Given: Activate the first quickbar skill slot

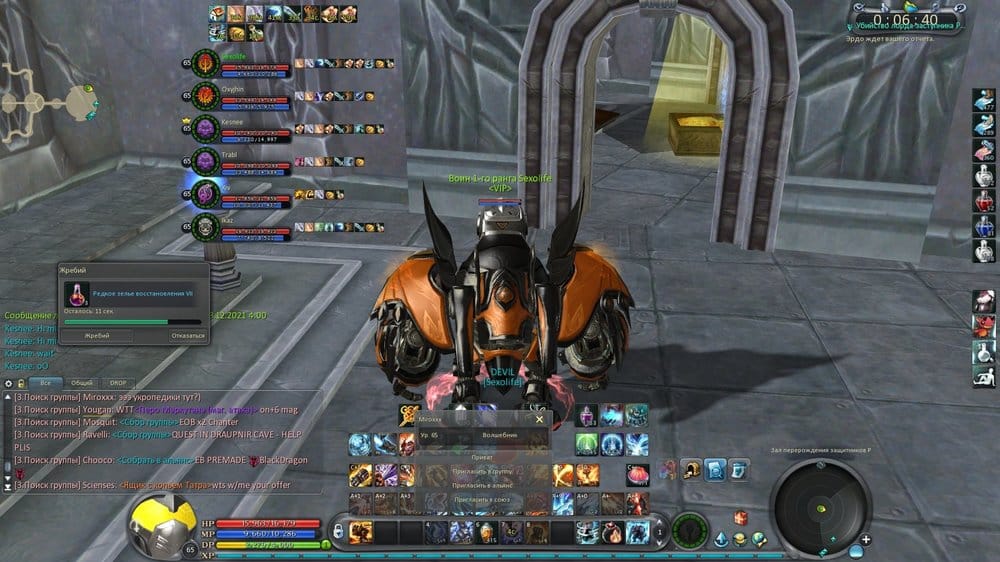Looking at the screenshot, I should pyautogui.click(x=362, y=531).
